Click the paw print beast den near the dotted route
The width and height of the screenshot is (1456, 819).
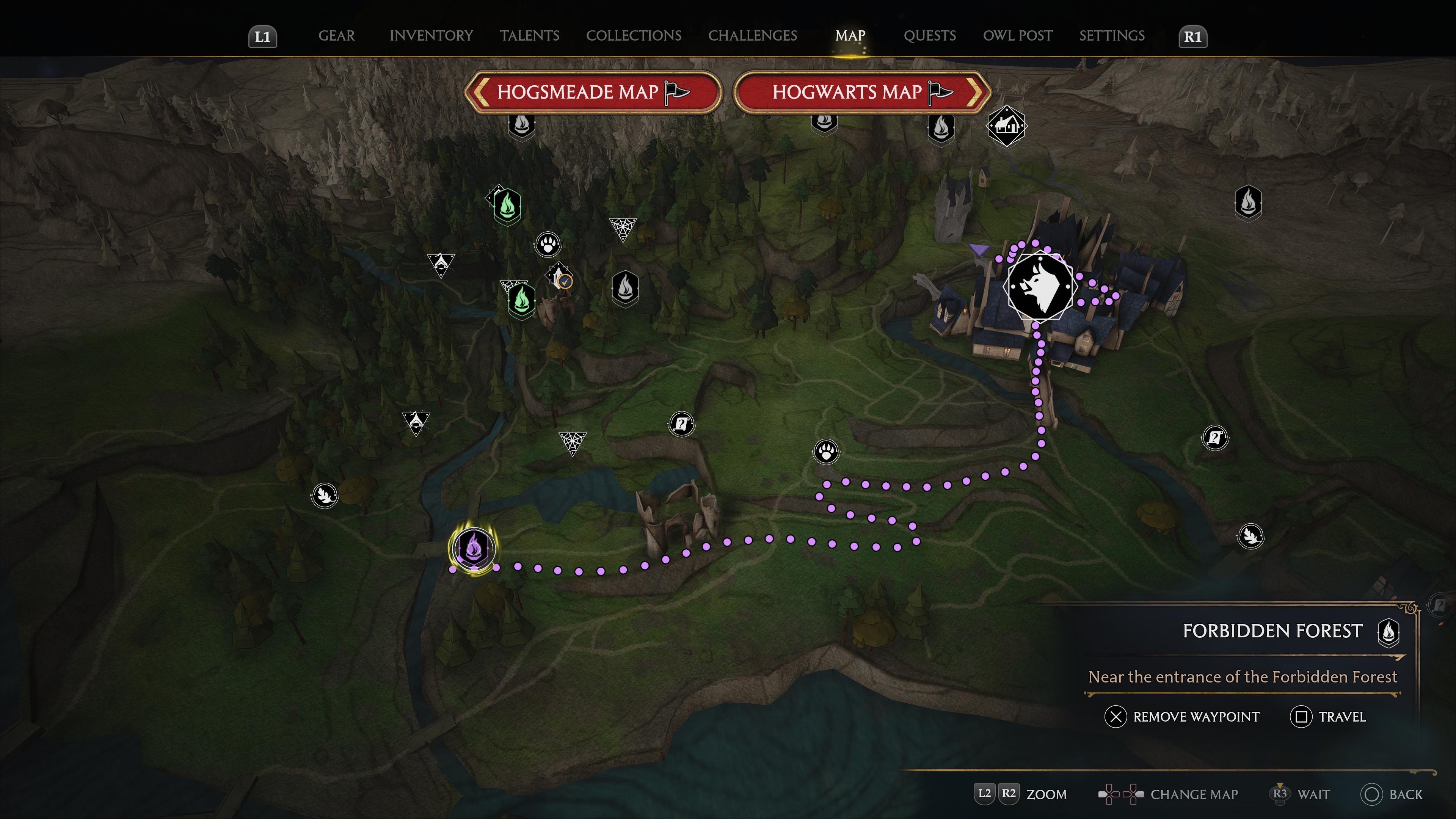[x=826, y=452]
